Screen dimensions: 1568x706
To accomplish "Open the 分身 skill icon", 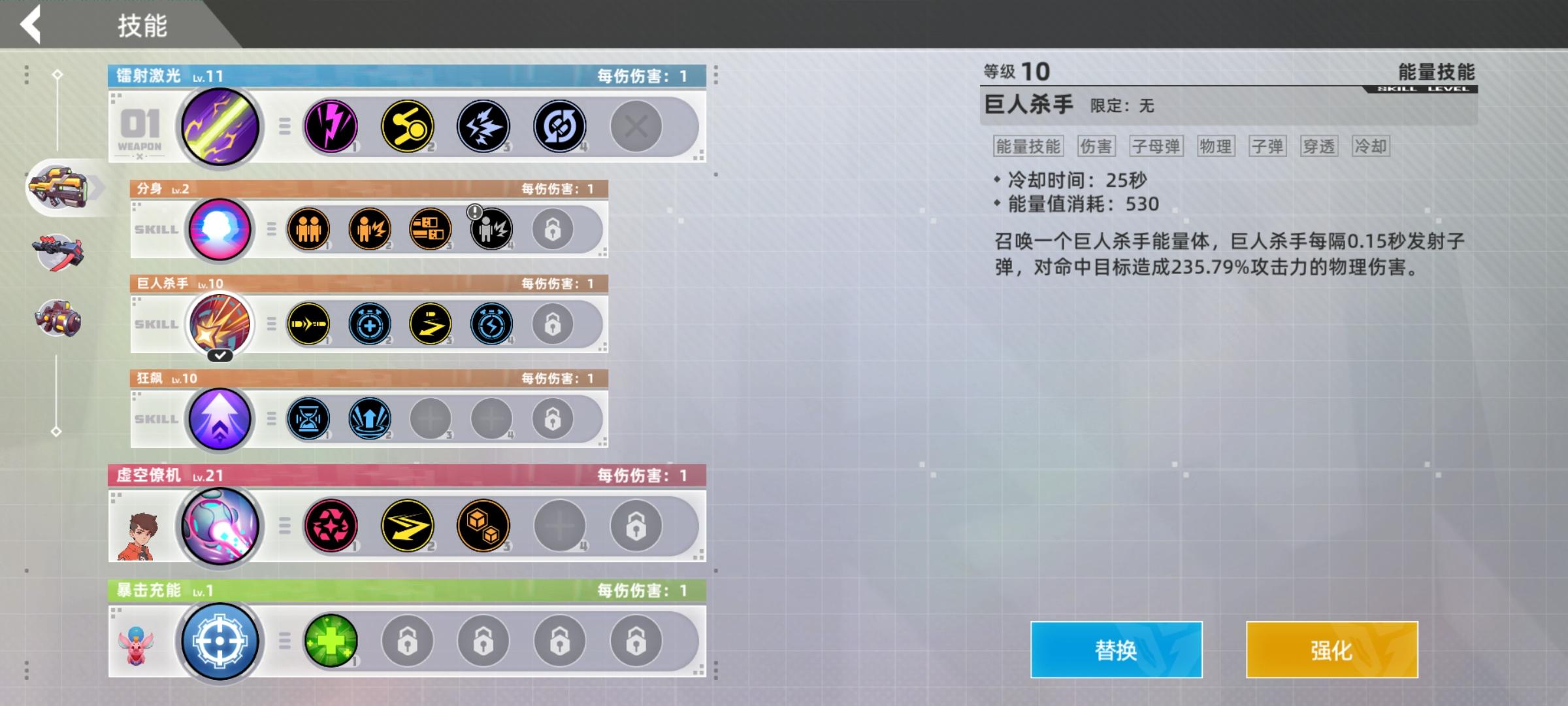I will (220, 227).
